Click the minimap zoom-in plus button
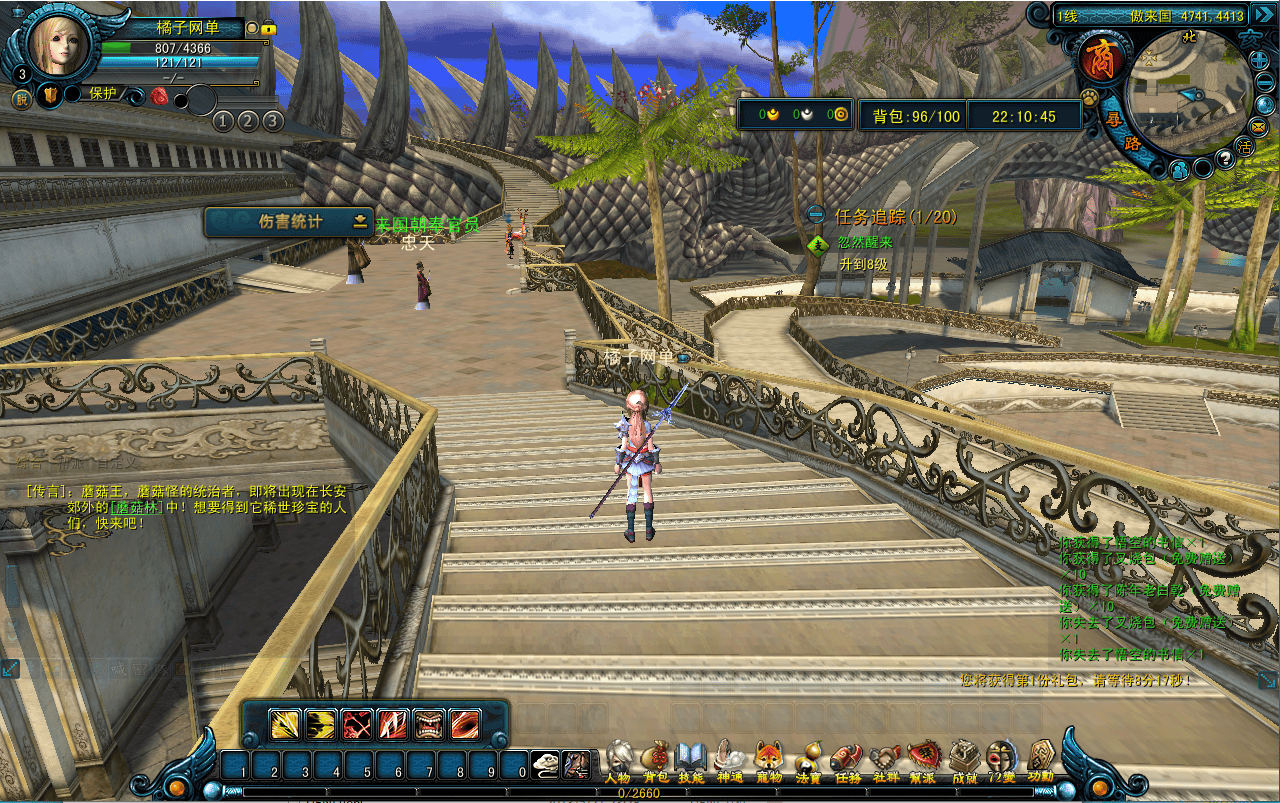Image resolution: width=1280 pixels, height=803 pixels. click(x=1260, y=60)
